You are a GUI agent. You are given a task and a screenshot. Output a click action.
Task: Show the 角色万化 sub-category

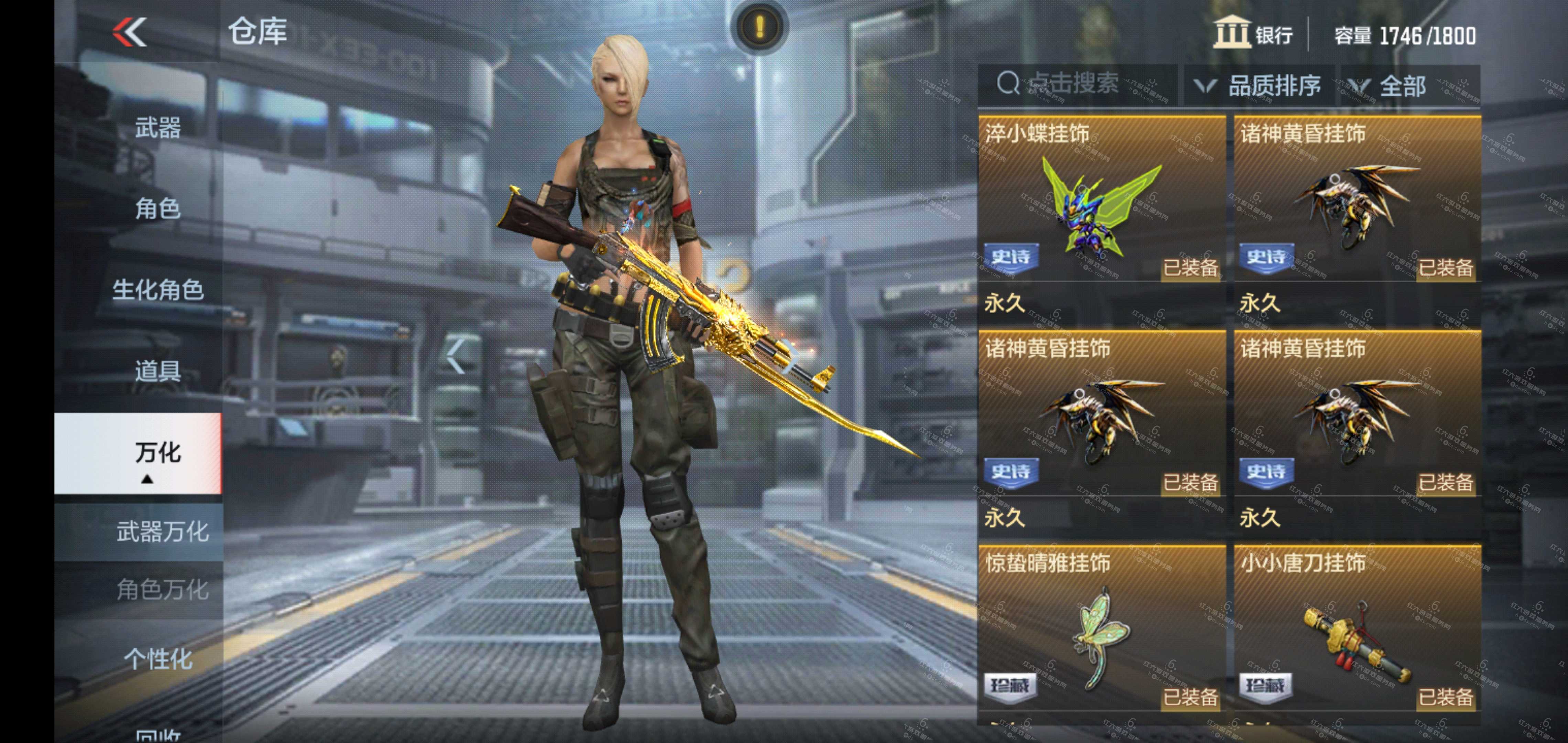[x=162, y=590]
